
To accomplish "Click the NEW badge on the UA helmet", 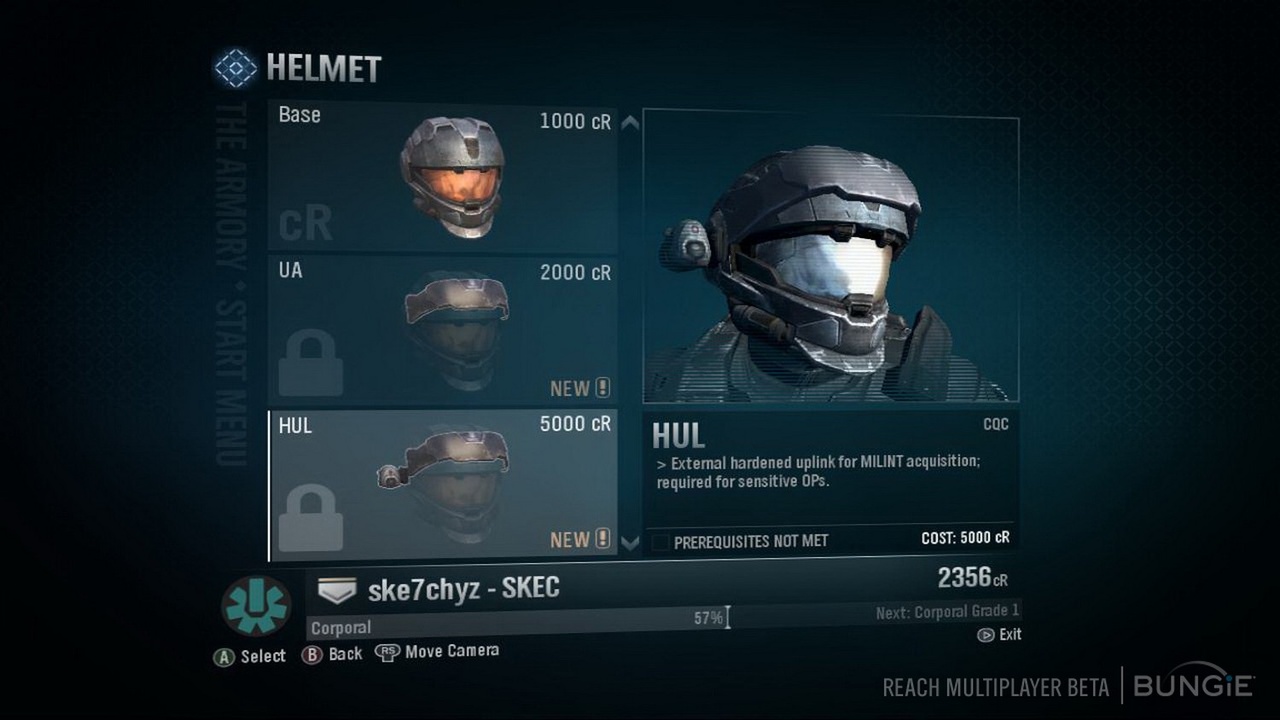I will point(580,388).
